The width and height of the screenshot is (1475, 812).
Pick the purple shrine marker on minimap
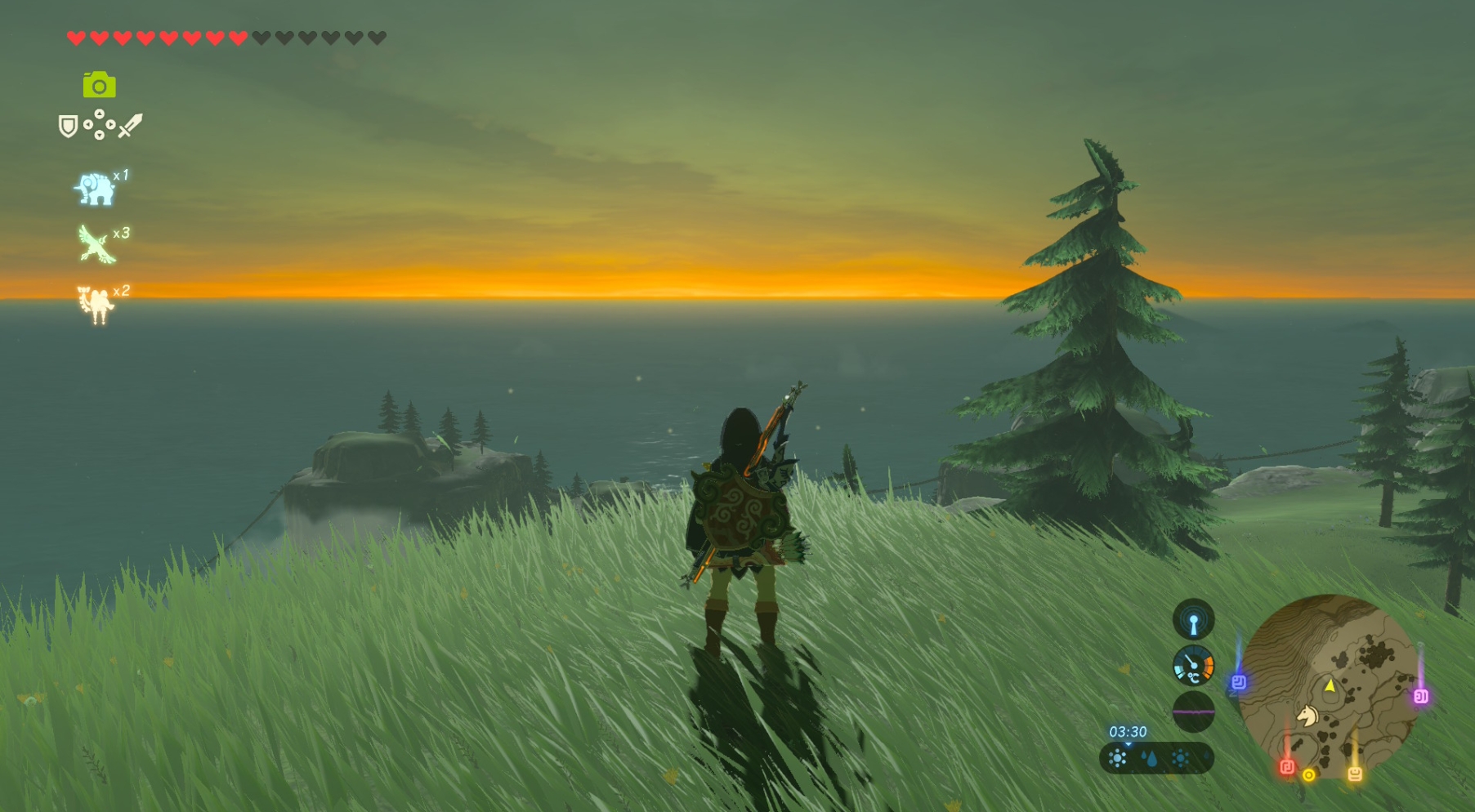(1421, 696)
